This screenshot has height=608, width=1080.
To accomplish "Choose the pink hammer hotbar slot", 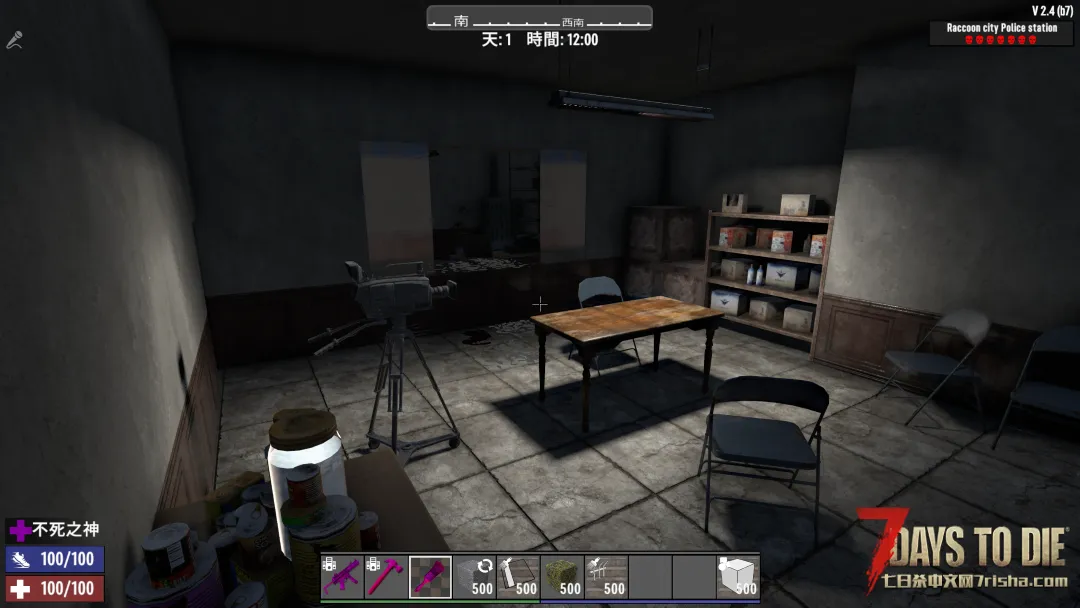I will [x=386, y=577].
